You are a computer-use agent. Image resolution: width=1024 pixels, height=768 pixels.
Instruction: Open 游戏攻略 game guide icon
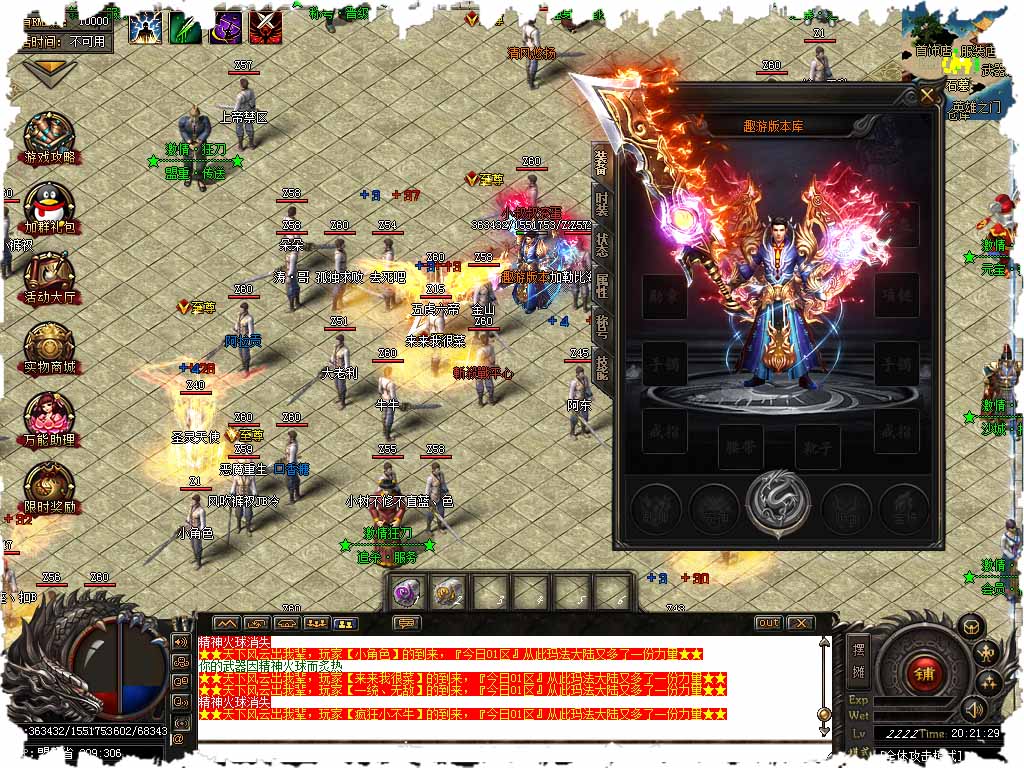tap(50, 139)
